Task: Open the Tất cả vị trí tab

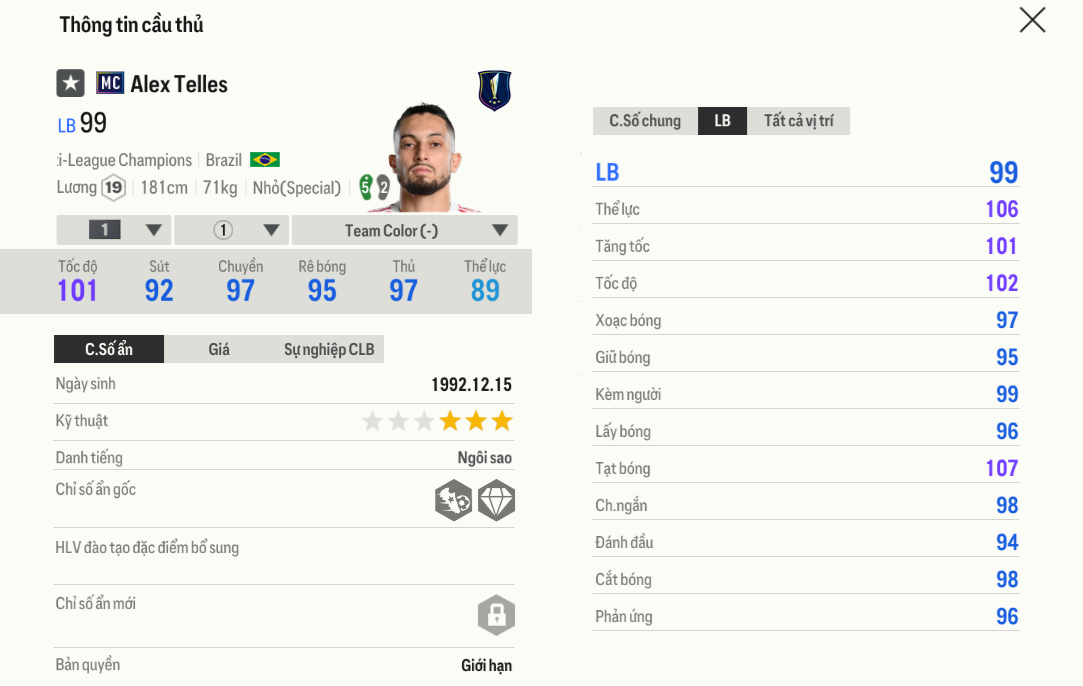Action: click(798, 121)
